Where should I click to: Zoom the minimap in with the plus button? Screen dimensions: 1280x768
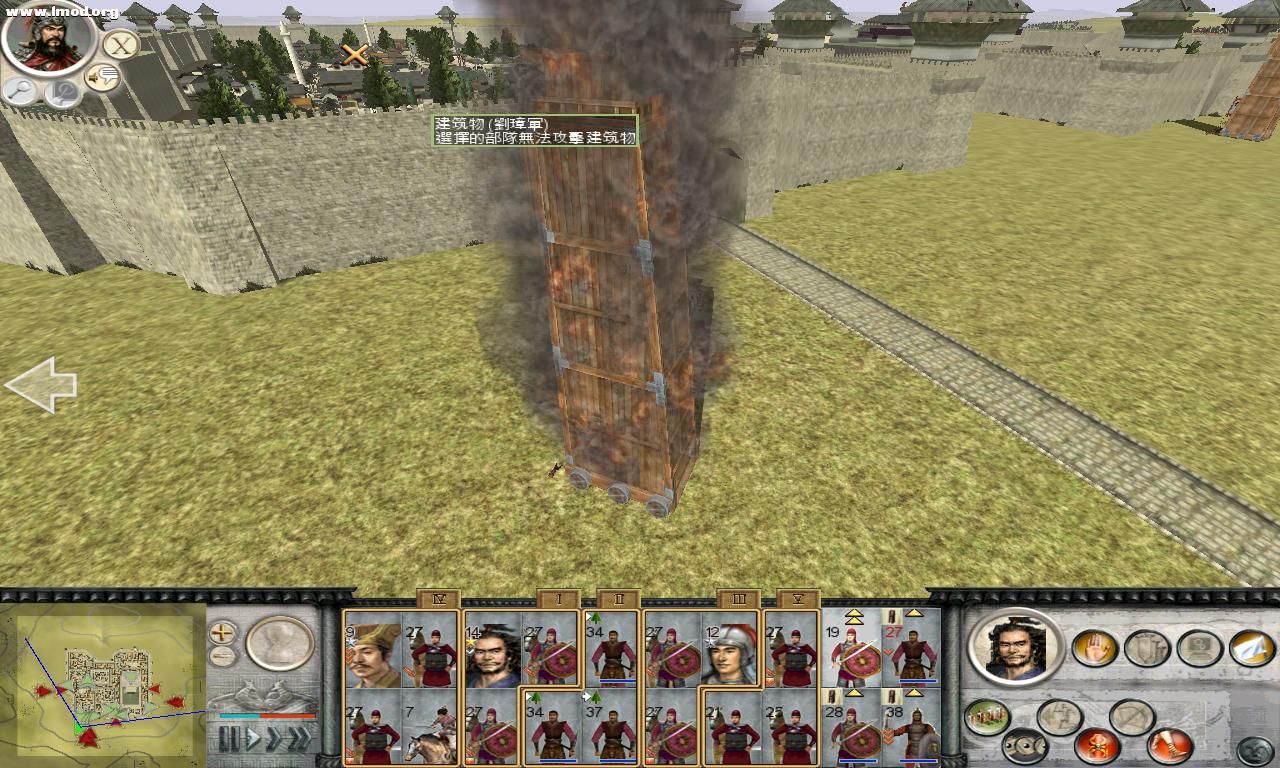click(222, 634)
